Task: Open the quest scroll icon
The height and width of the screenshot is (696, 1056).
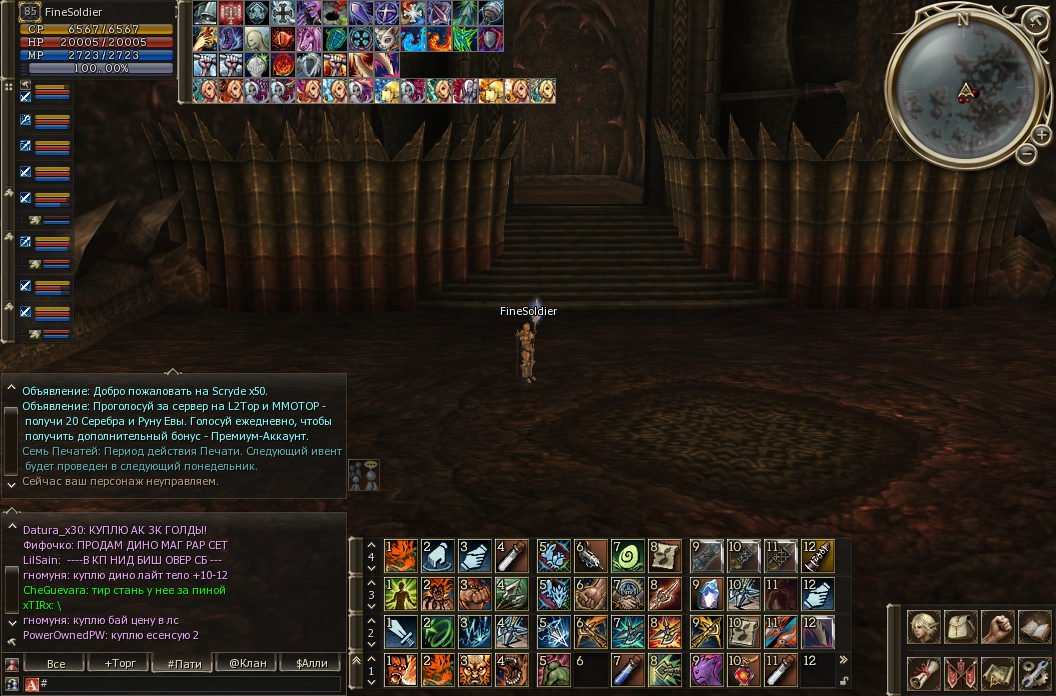Action: click(x=922, y=674)
